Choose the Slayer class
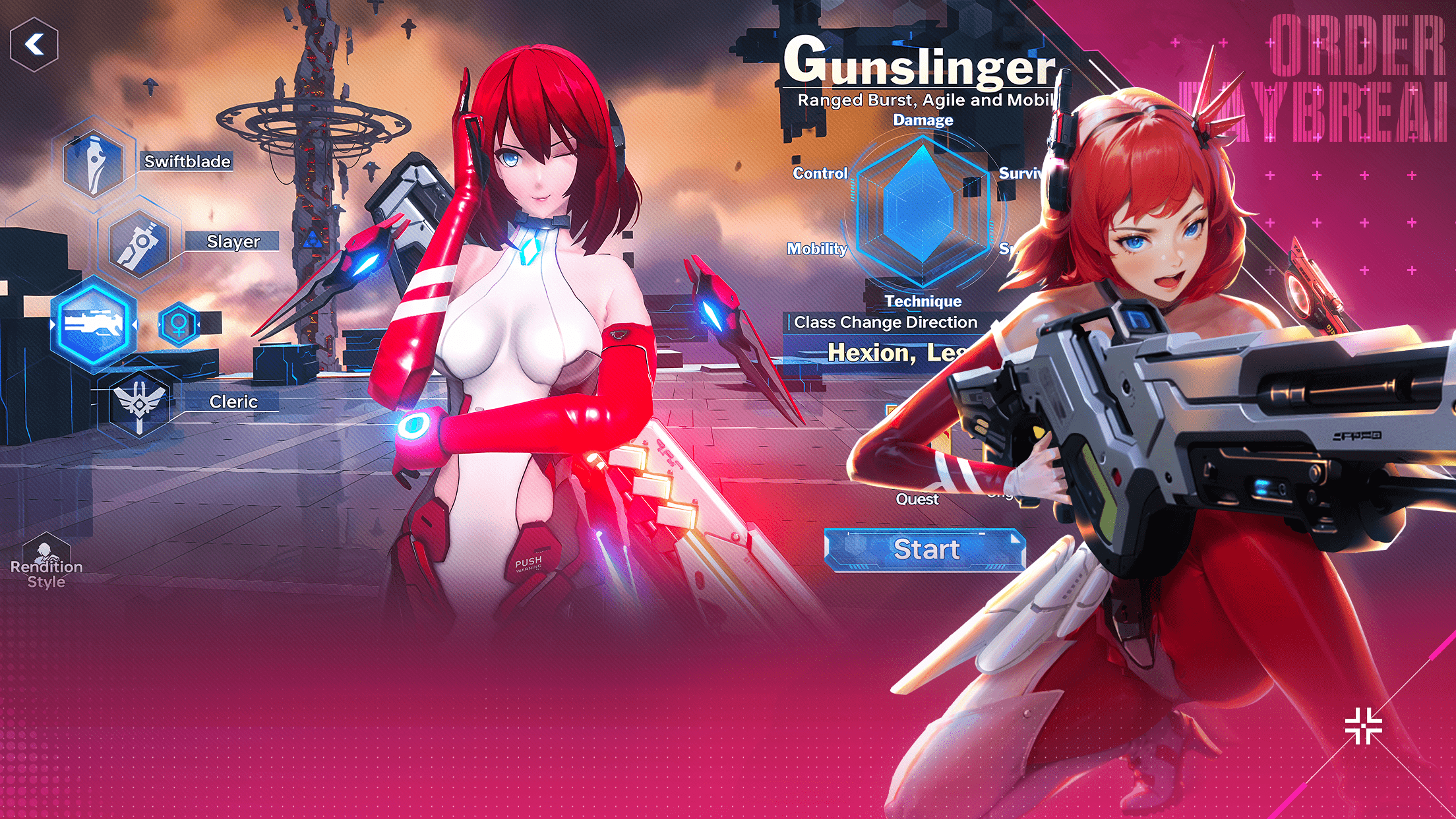 [139, 243]
